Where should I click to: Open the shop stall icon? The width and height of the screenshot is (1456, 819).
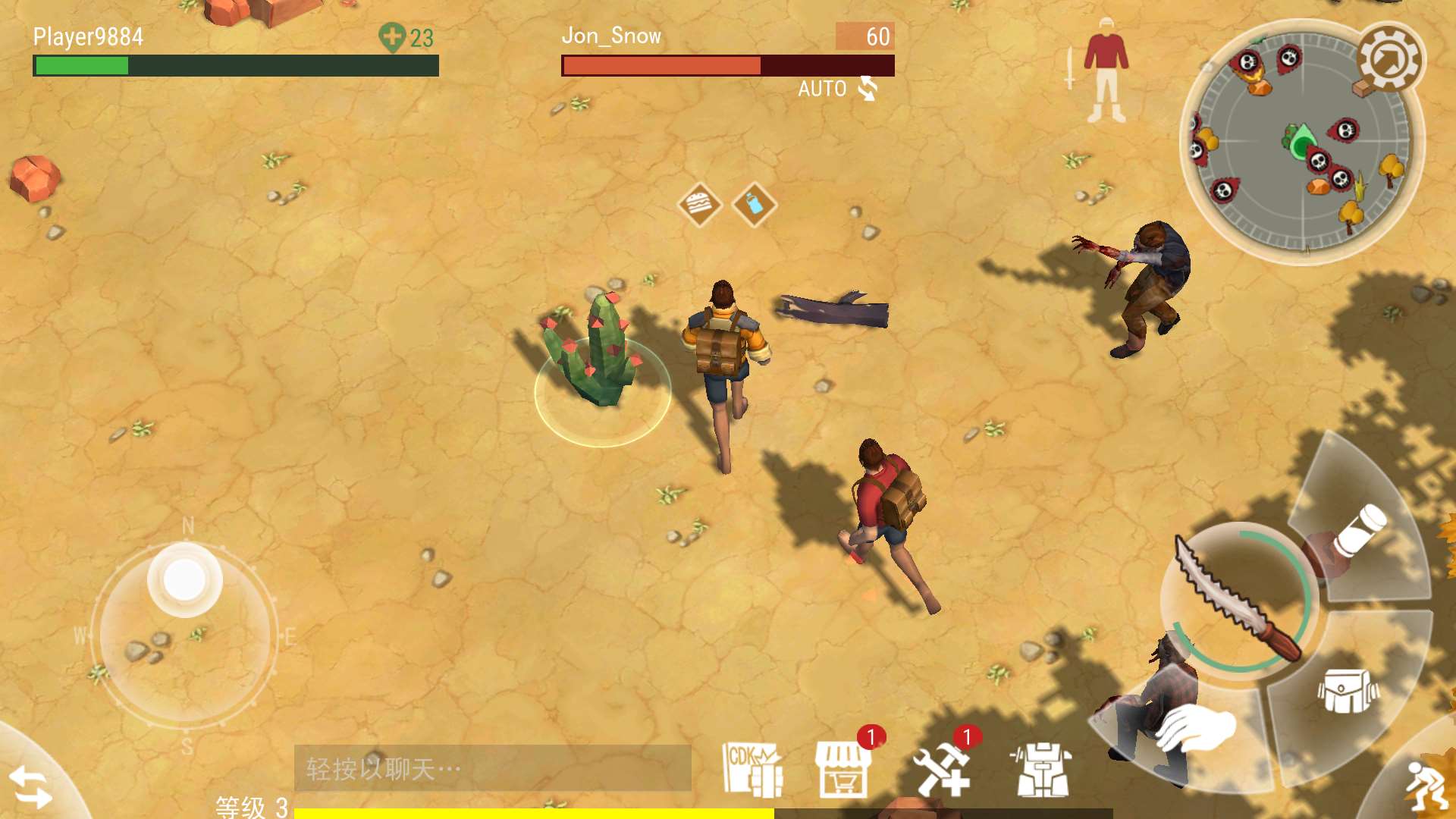(843, 769)
